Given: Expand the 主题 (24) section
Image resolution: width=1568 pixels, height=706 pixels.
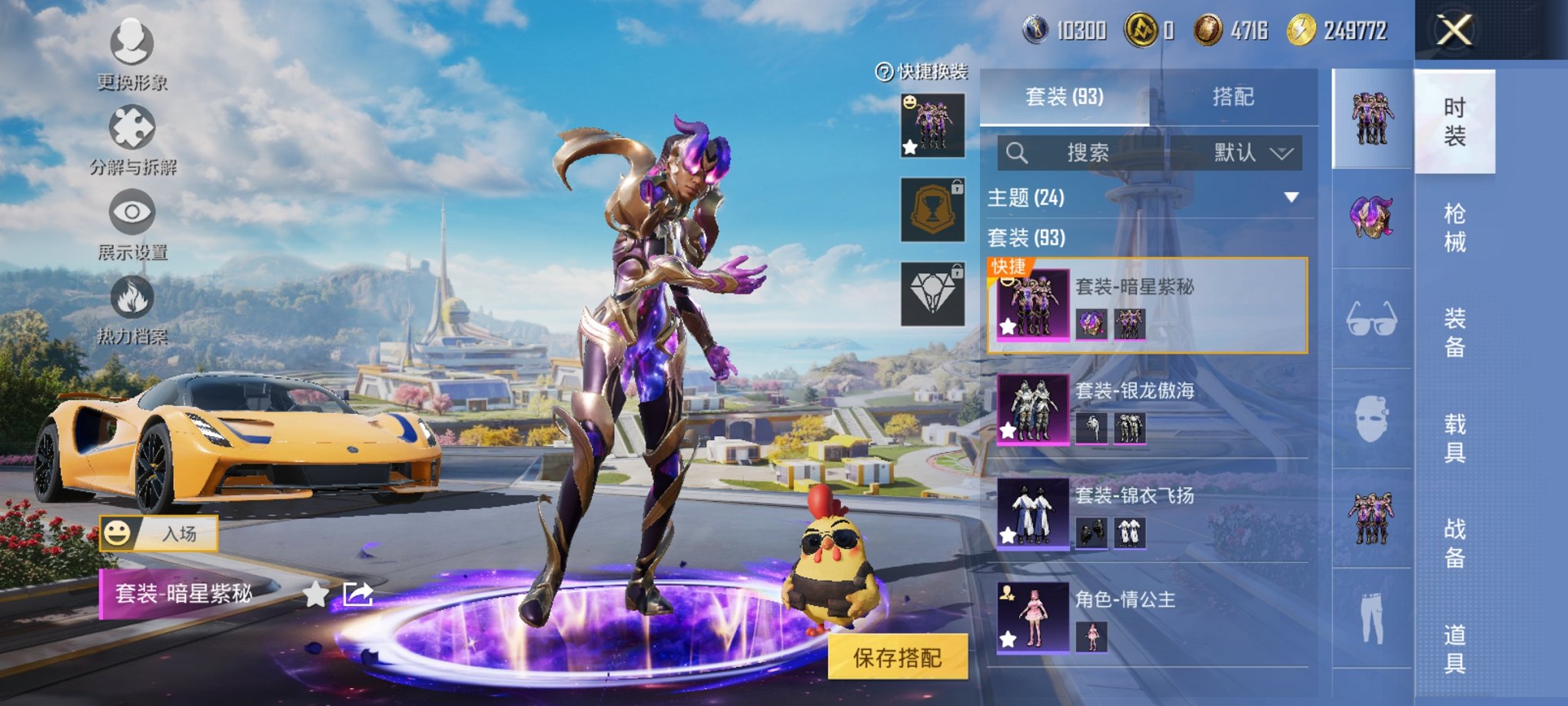Looking at the screenshot, I should (1291, 198).
